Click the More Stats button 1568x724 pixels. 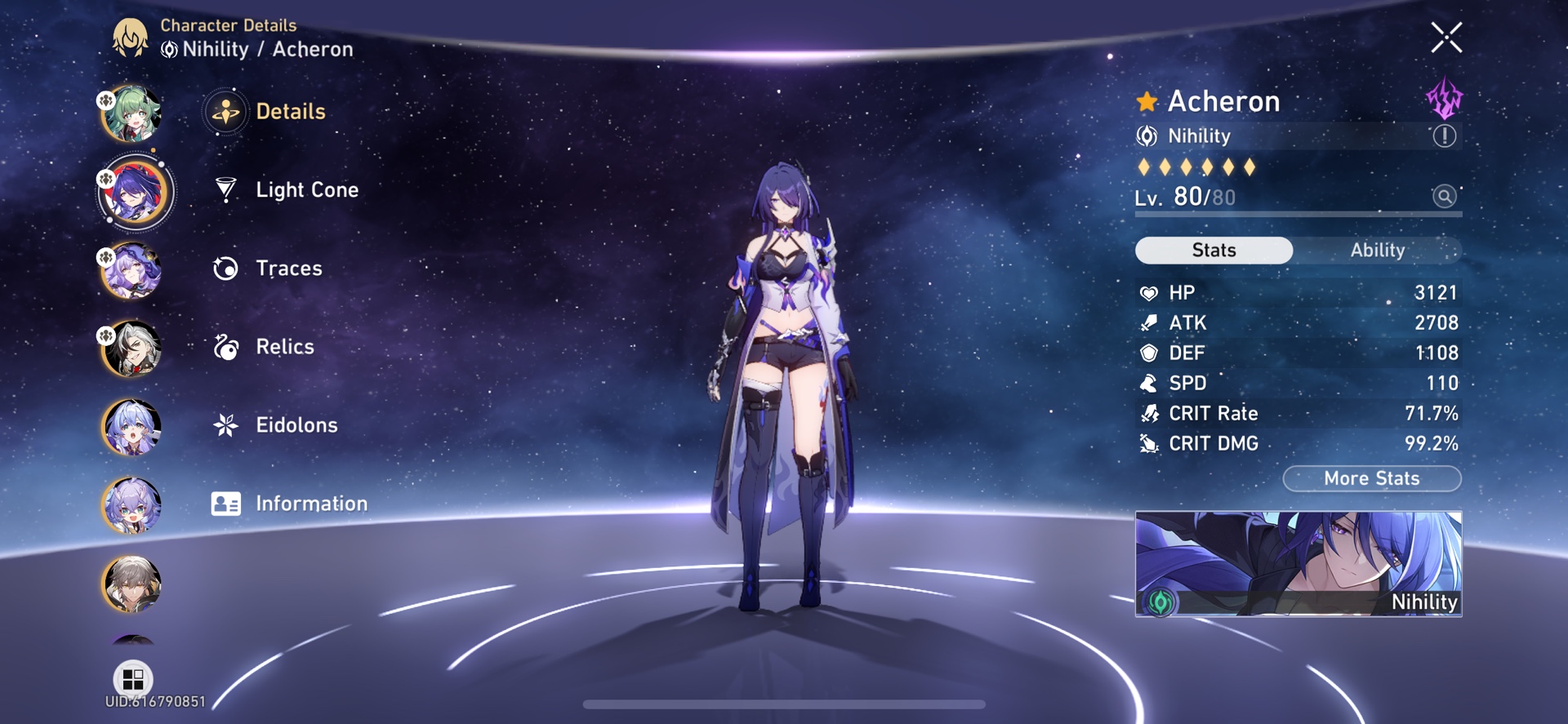tap(1371, 478)
